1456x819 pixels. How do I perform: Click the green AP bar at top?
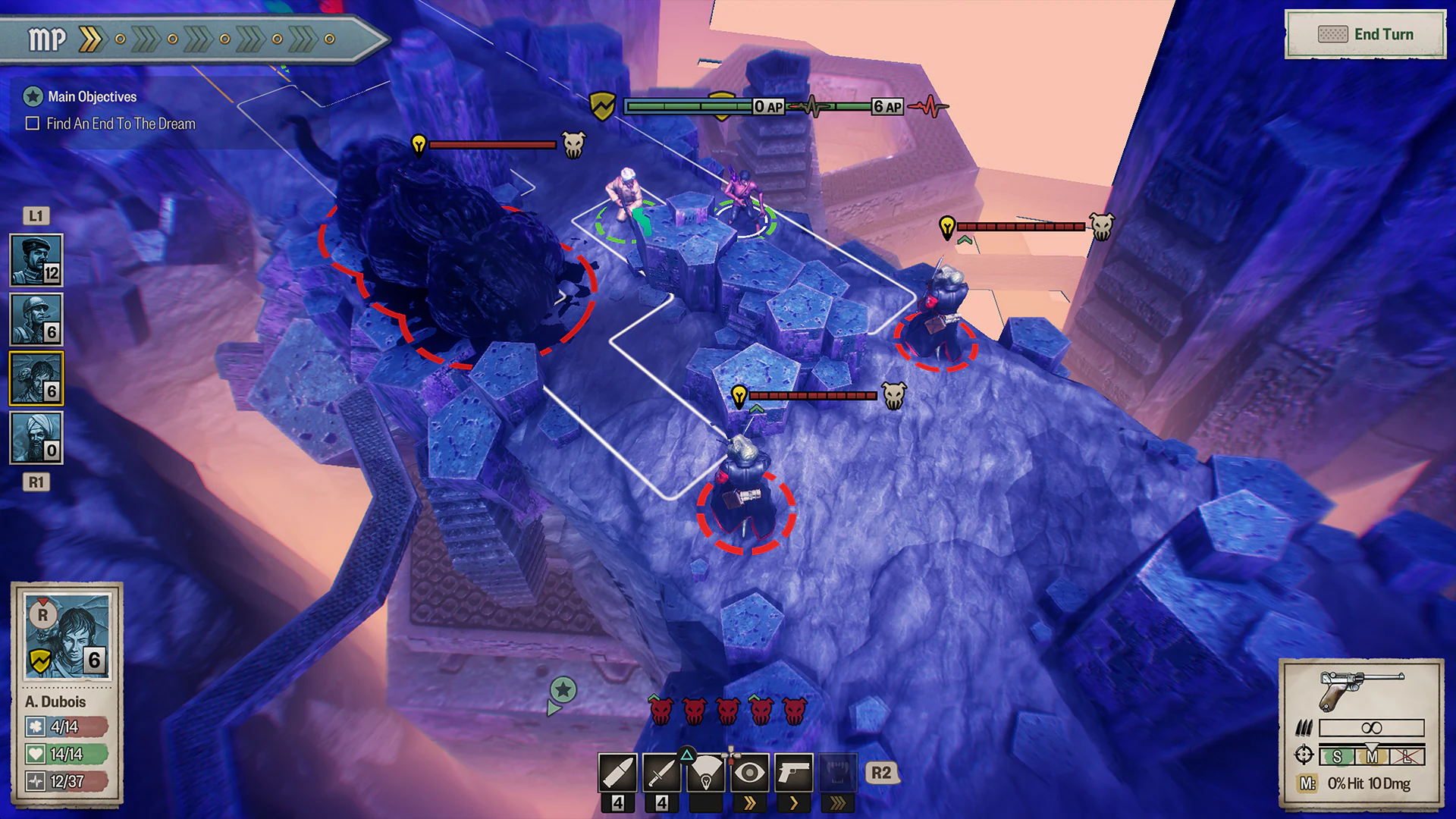point(686,106)
